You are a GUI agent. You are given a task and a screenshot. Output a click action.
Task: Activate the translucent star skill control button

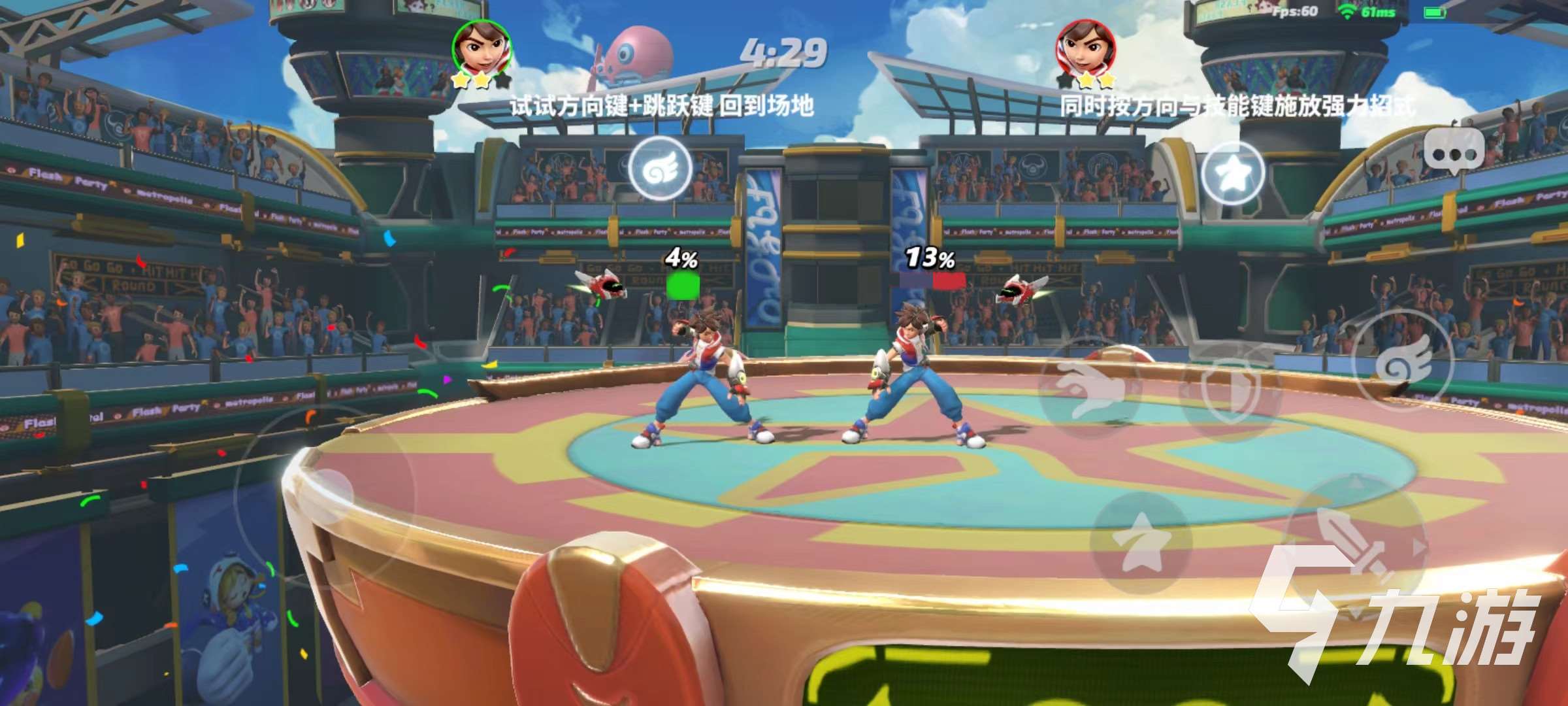pyautogui.click(x=1141, y=543)
